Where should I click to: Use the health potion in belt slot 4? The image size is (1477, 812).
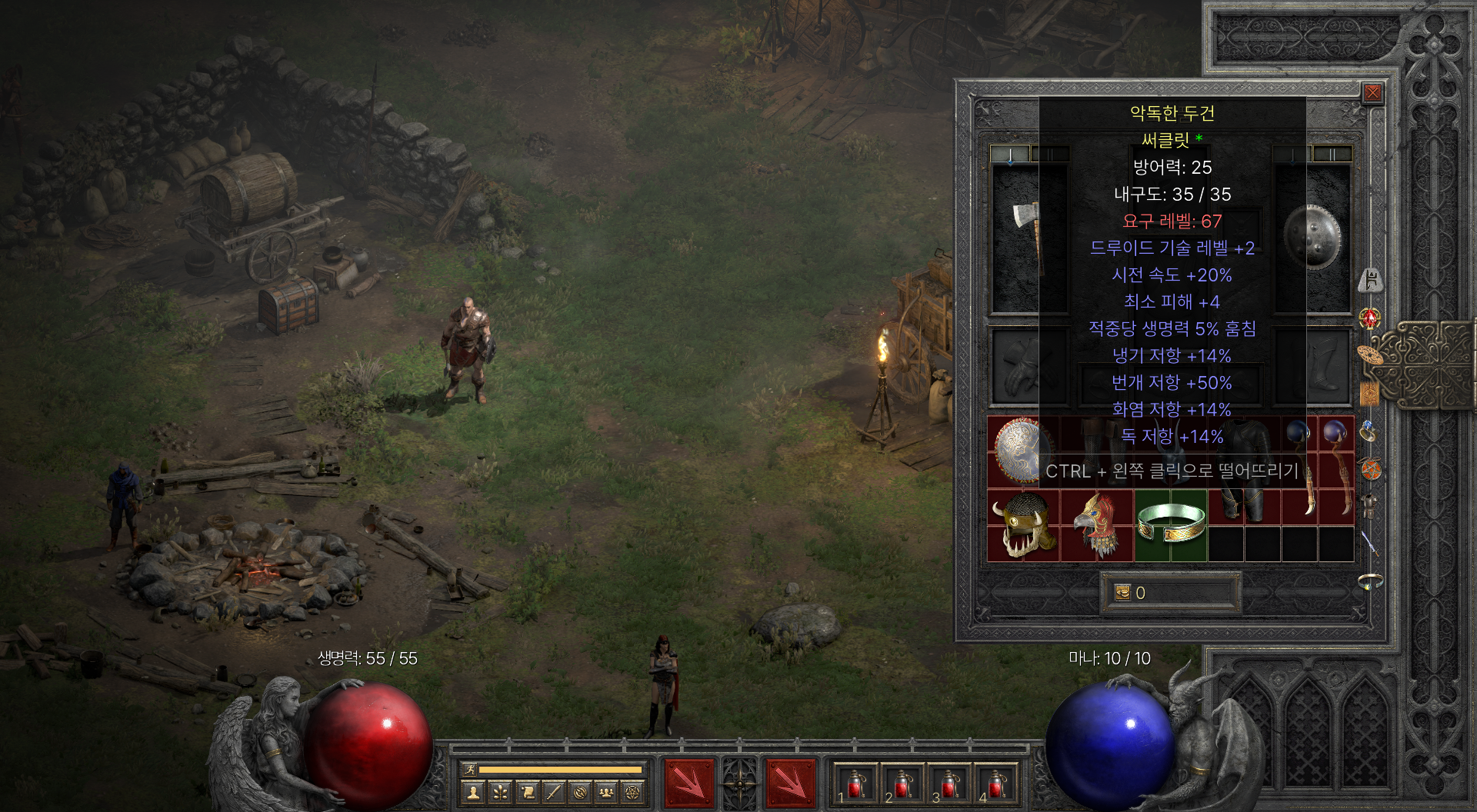[996, 784]
